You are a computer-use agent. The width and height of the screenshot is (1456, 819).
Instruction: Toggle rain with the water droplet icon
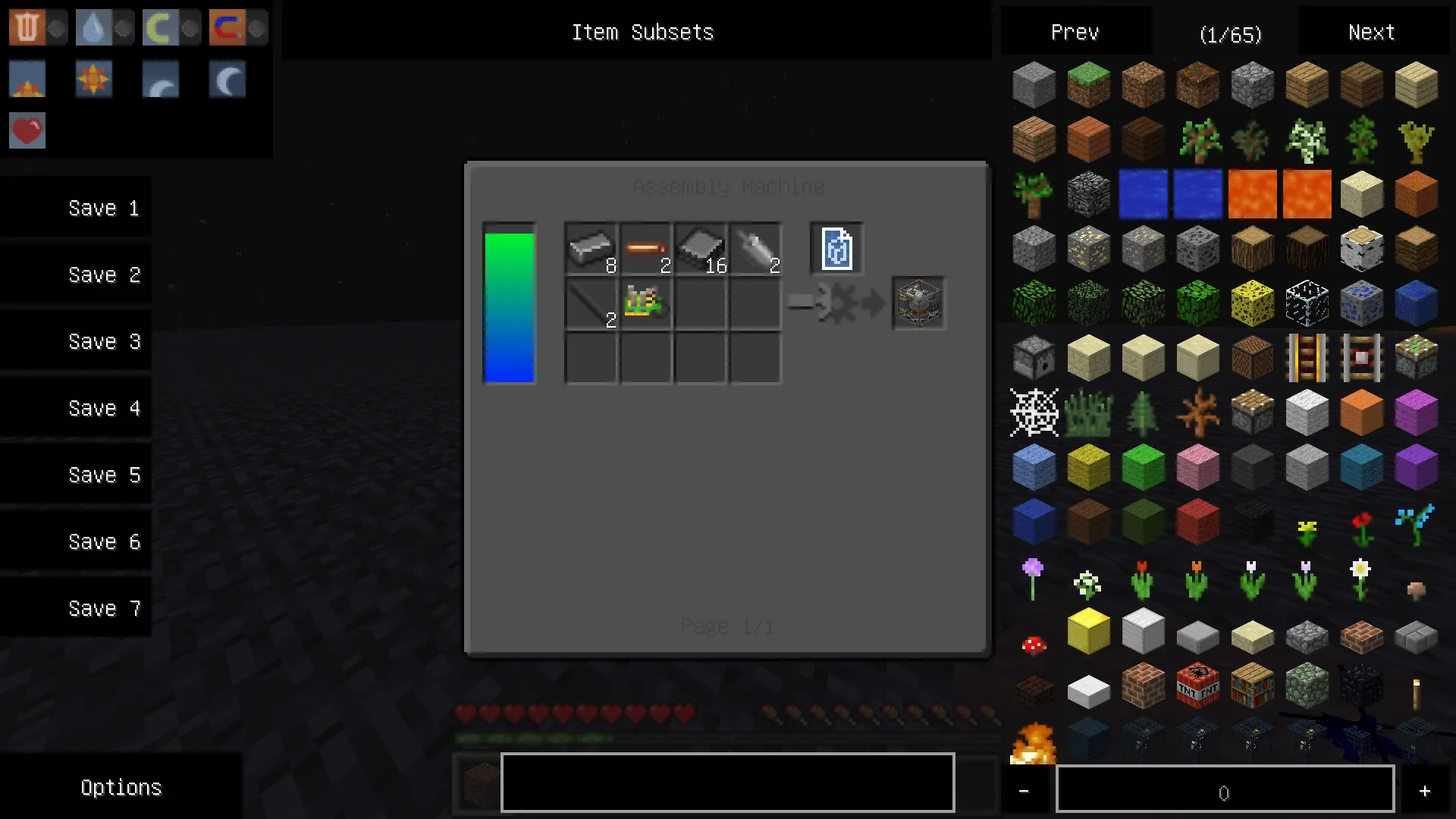93,27
